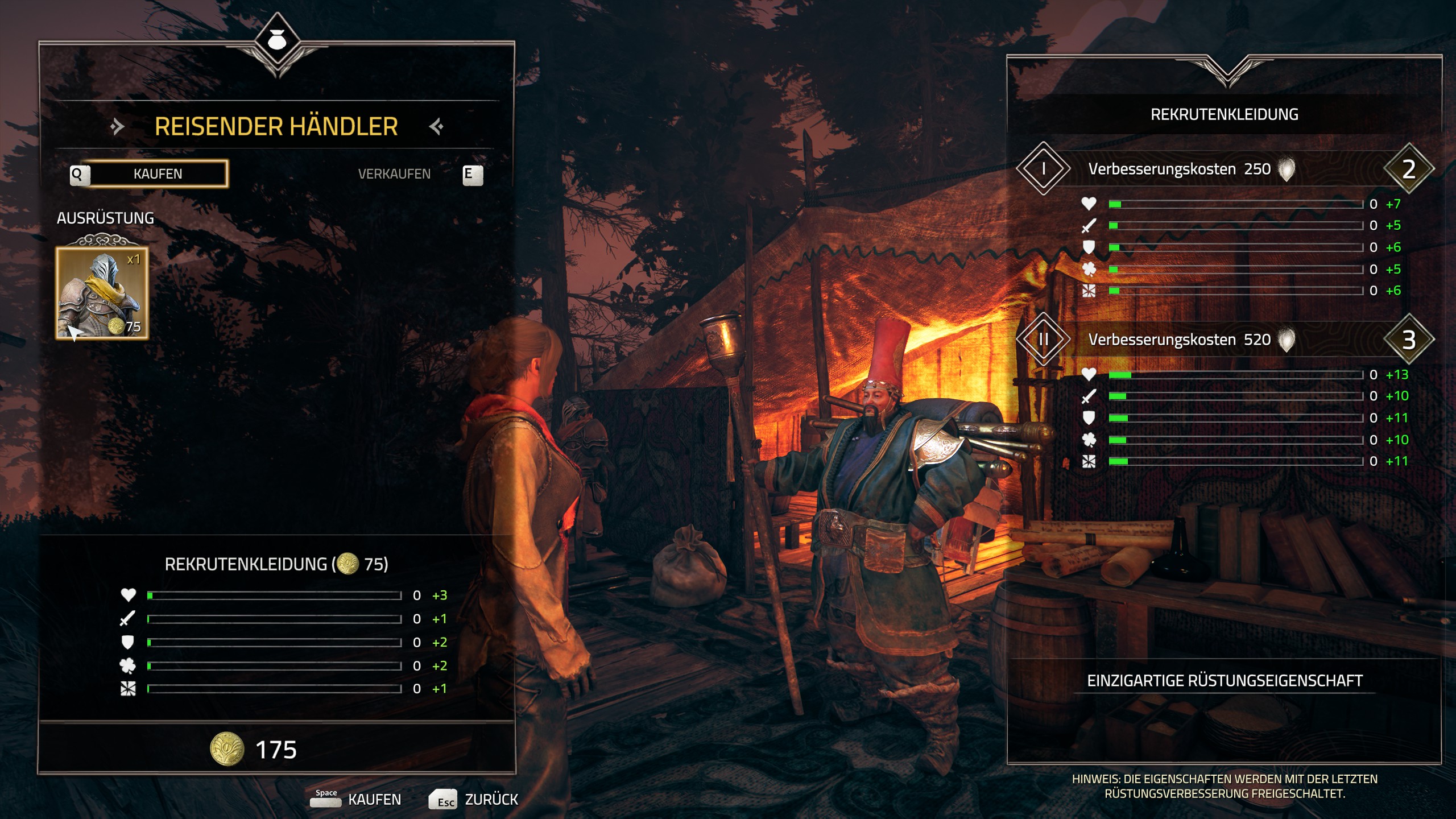Show the next merchant category with the right arrow
This screenshot has height=819, width=1456.
pyautogui.click(x=436, y=126)
